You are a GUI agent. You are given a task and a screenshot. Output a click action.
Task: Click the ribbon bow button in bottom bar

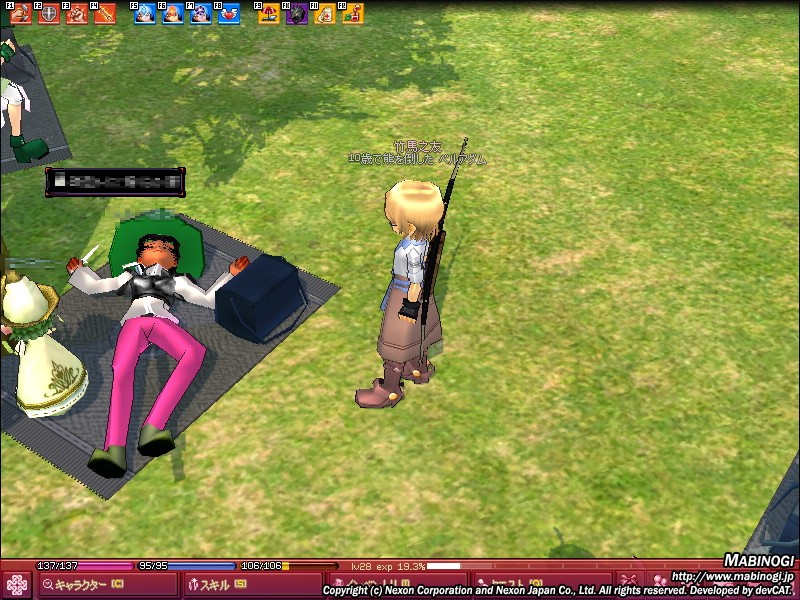click(x=629, y=581)
